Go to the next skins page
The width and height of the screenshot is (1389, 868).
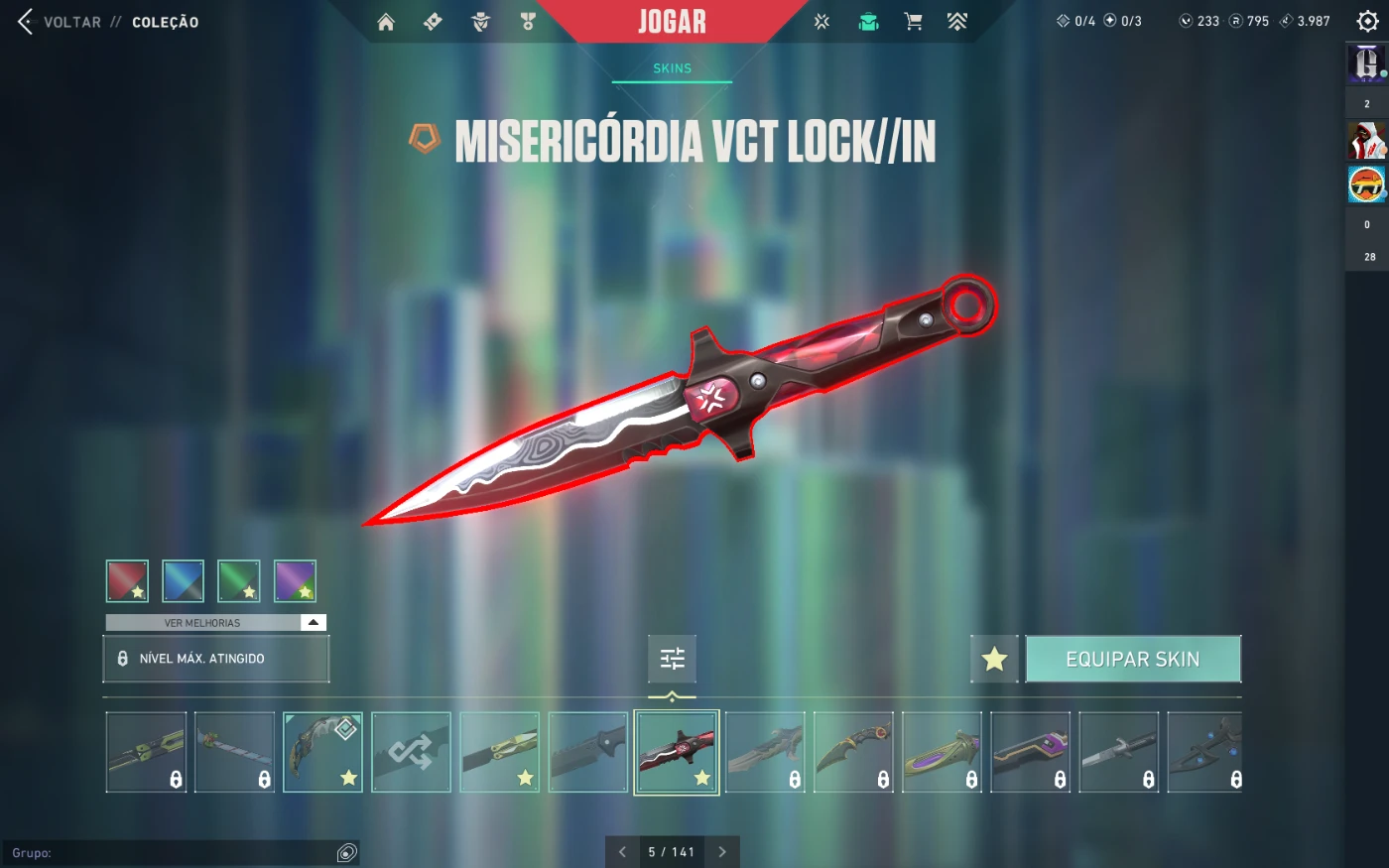pos(722,852)
